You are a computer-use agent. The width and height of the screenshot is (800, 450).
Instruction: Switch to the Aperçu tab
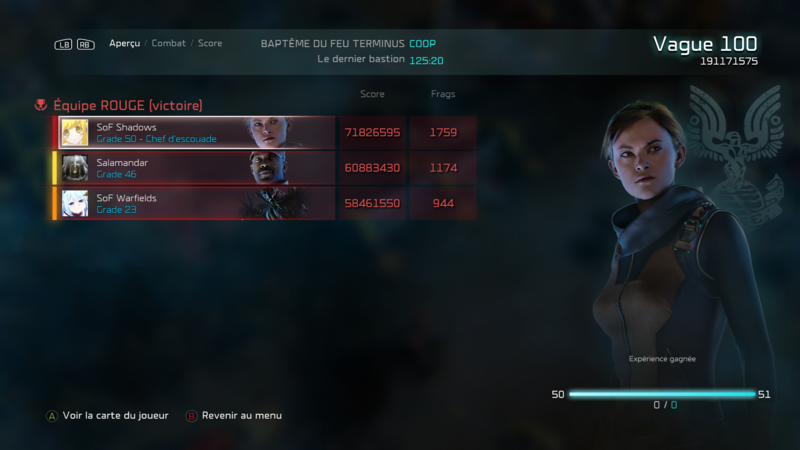pyautogui.click(x=124, y=44)
